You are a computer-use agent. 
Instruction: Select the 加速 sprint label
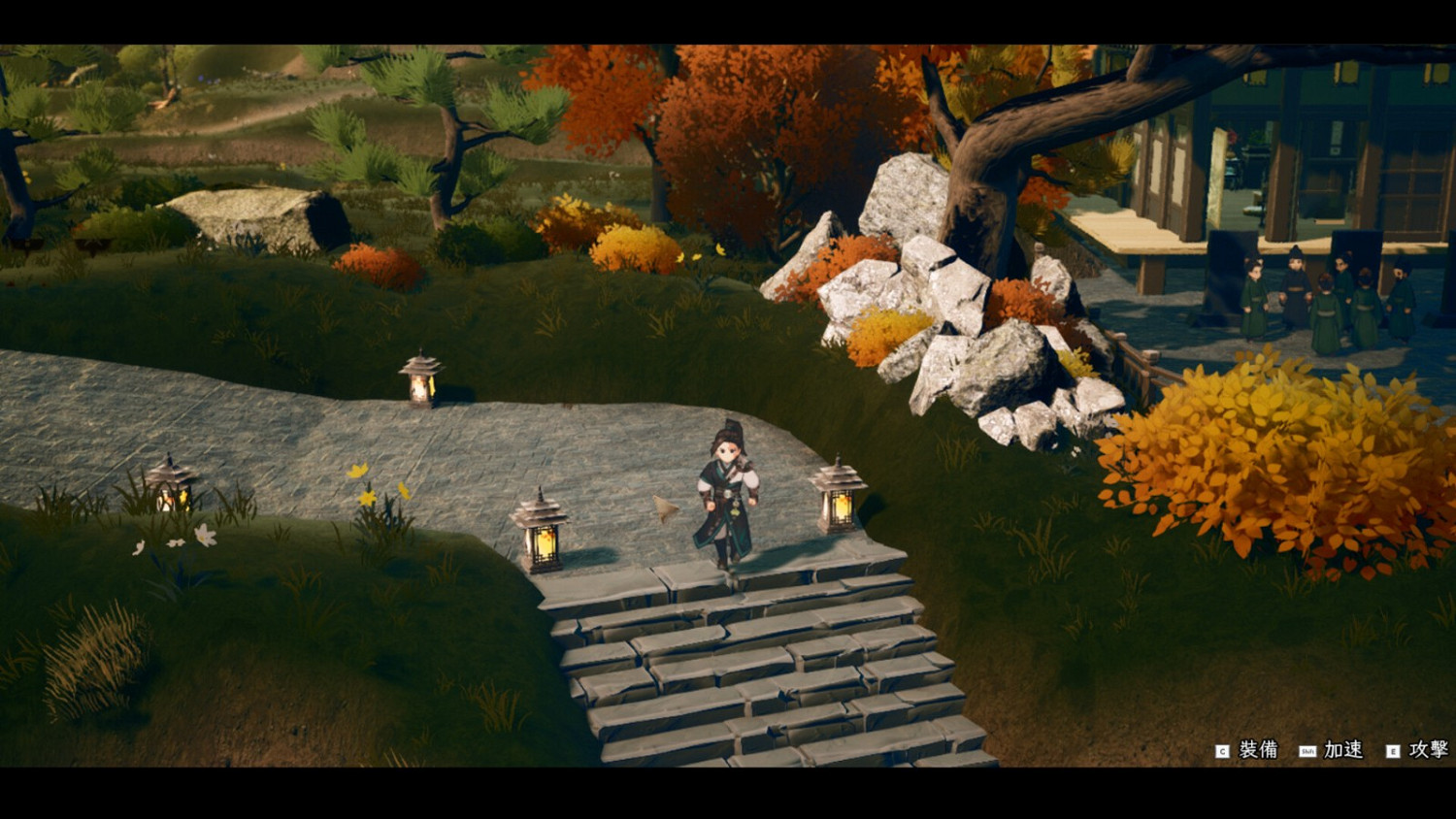coord(1344,750)
